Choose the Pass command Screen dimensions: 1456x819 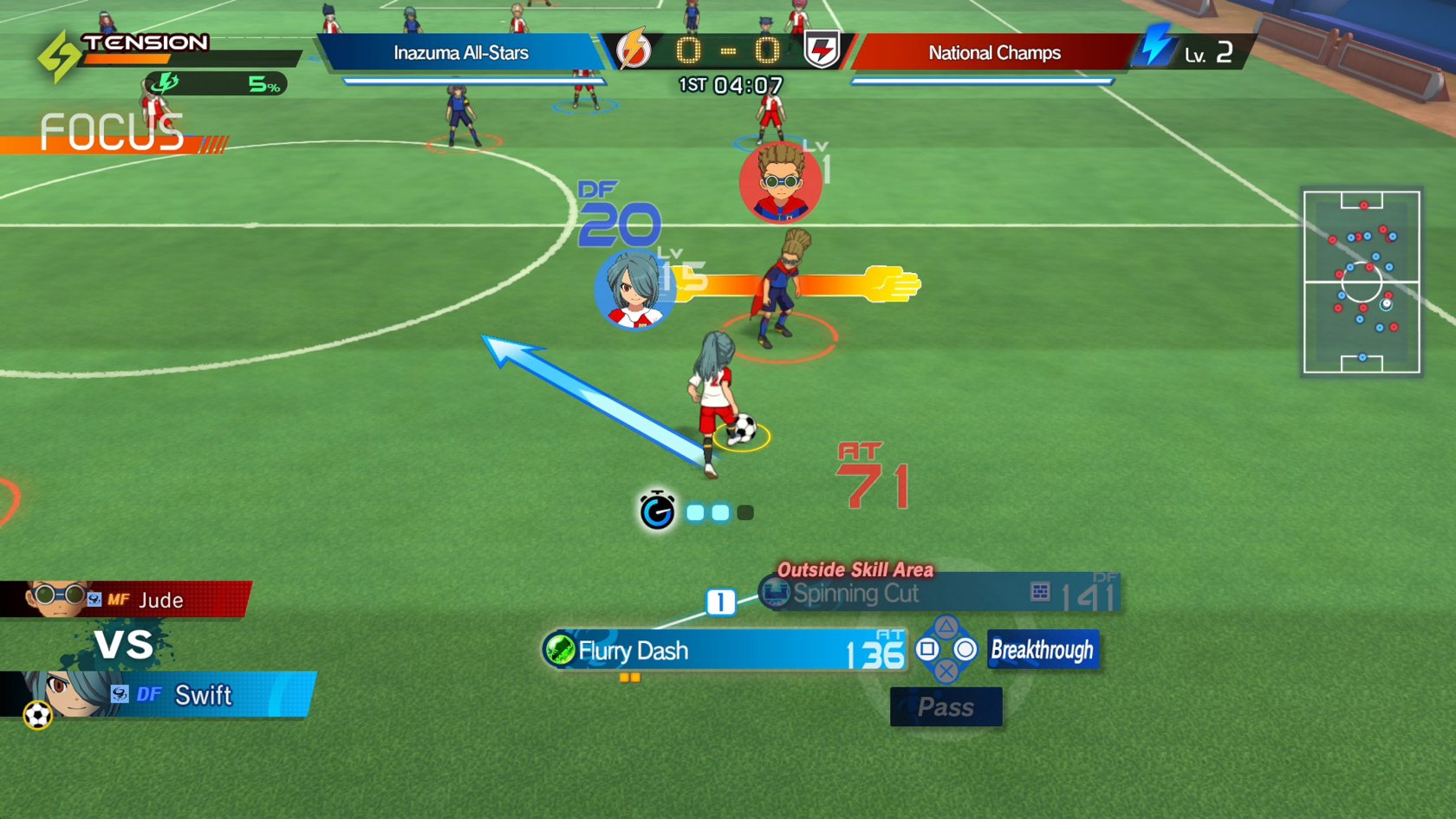point(946,707)
